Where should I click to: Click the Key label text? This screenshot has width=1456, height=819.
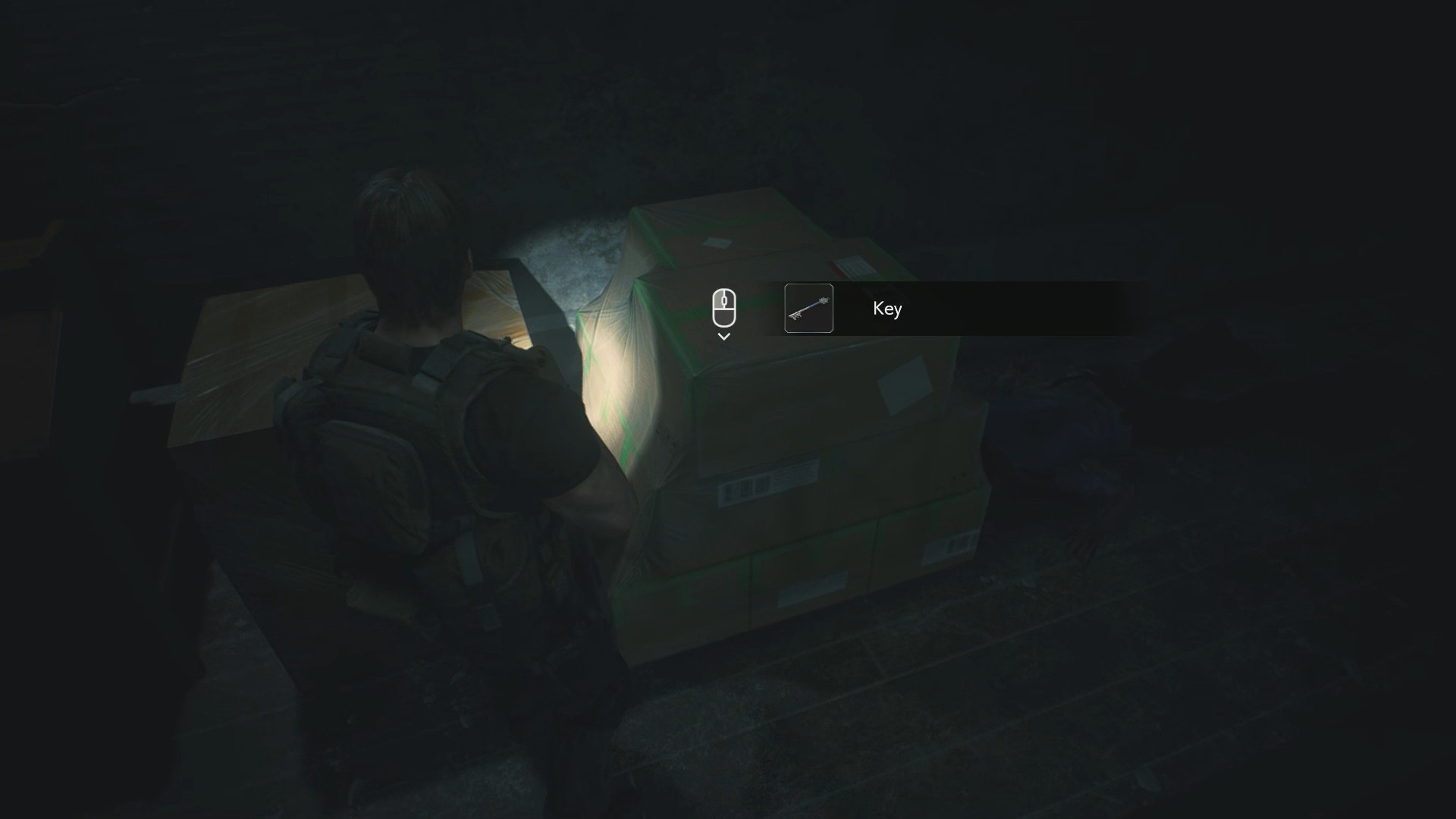click(887, 309)
